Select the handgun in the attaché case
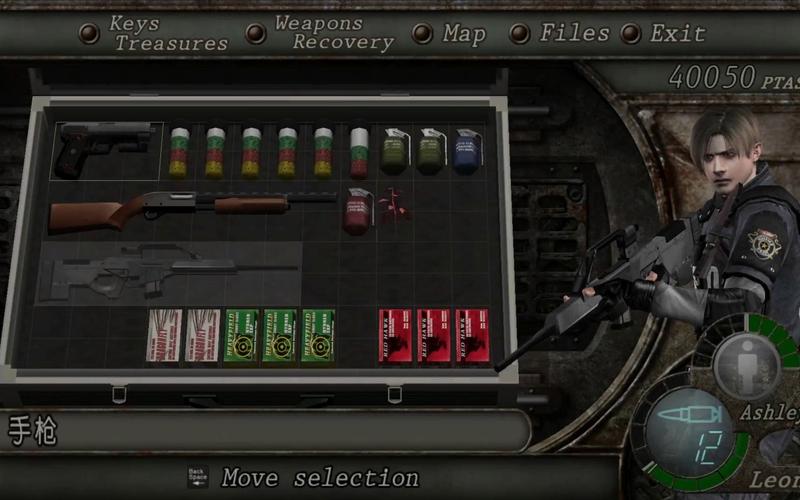This screenshot has height=500, width=800. (x=107, y=150)
